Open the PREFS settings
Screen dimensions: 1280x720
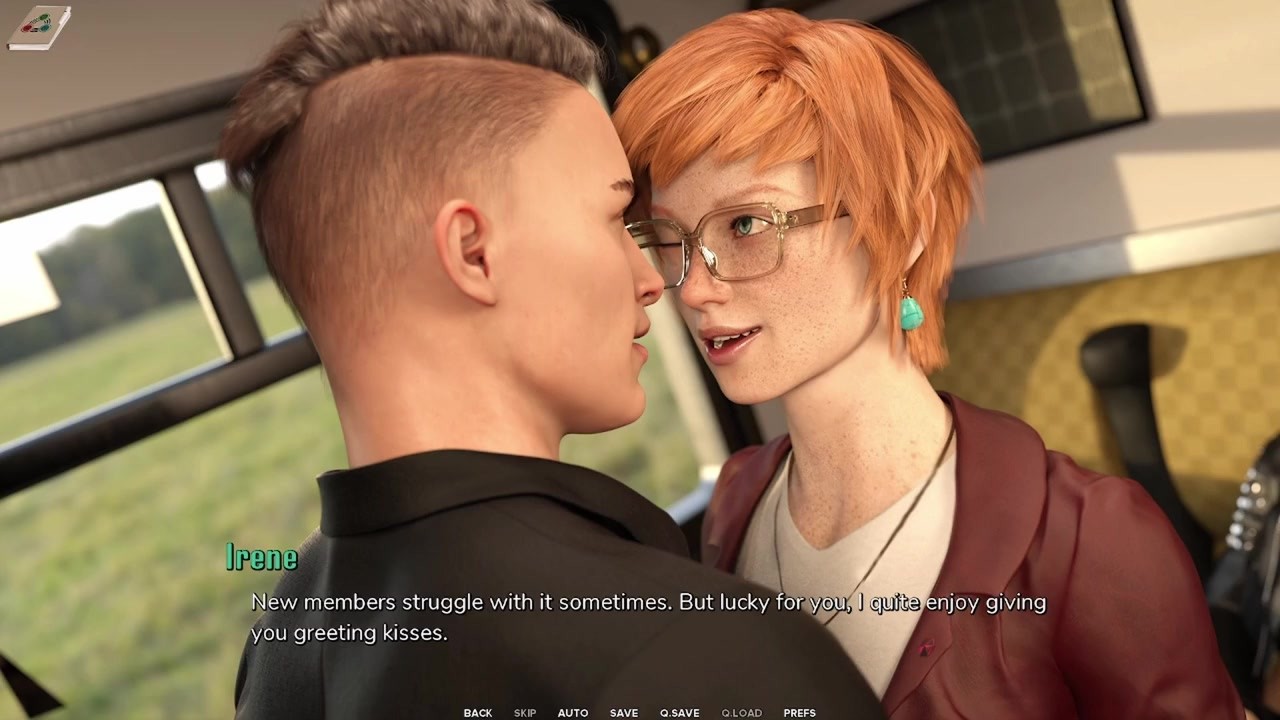(800, 713)
